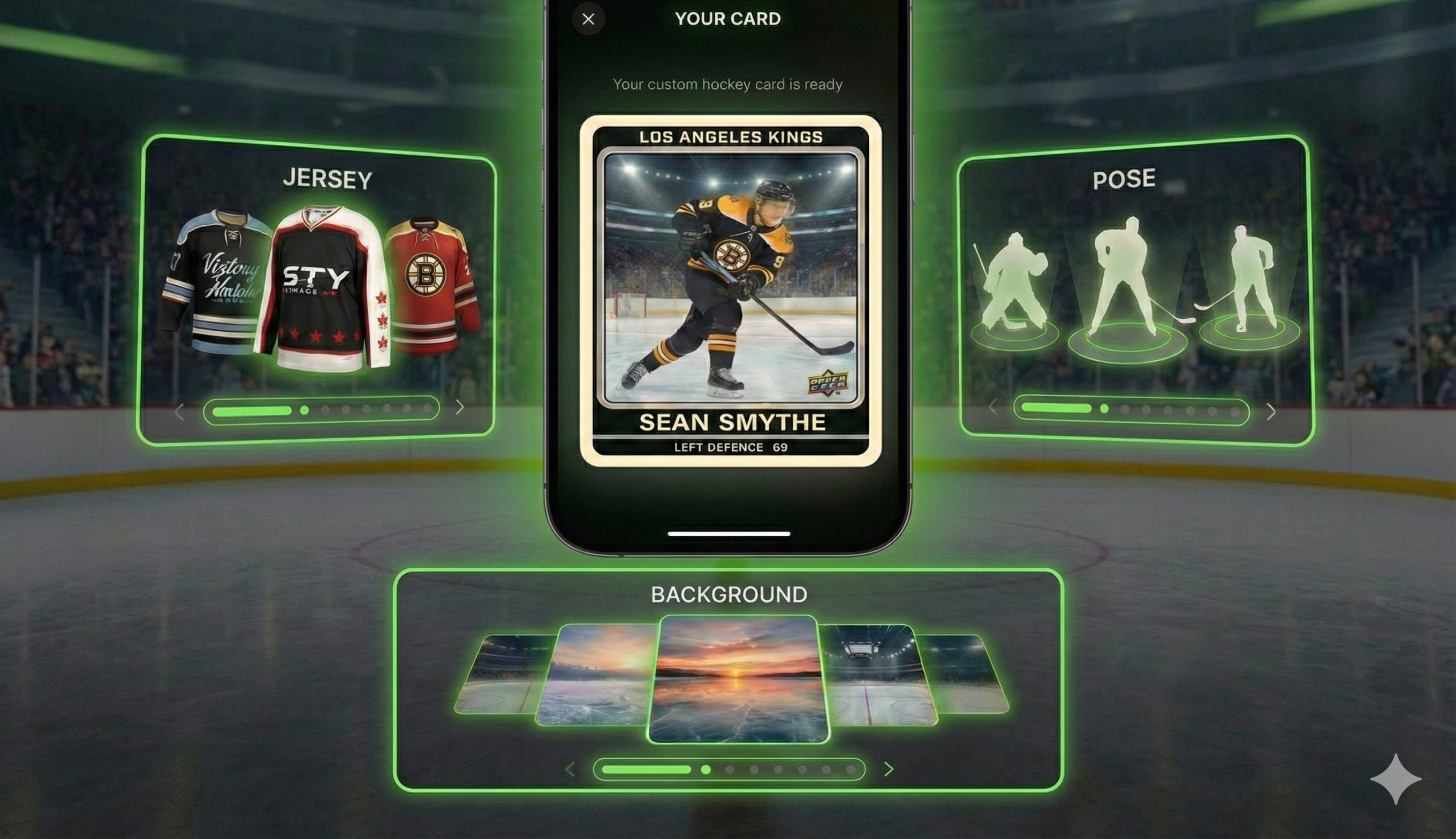Click the right arrow in Jersey carousel

click(x=460, y=407)
